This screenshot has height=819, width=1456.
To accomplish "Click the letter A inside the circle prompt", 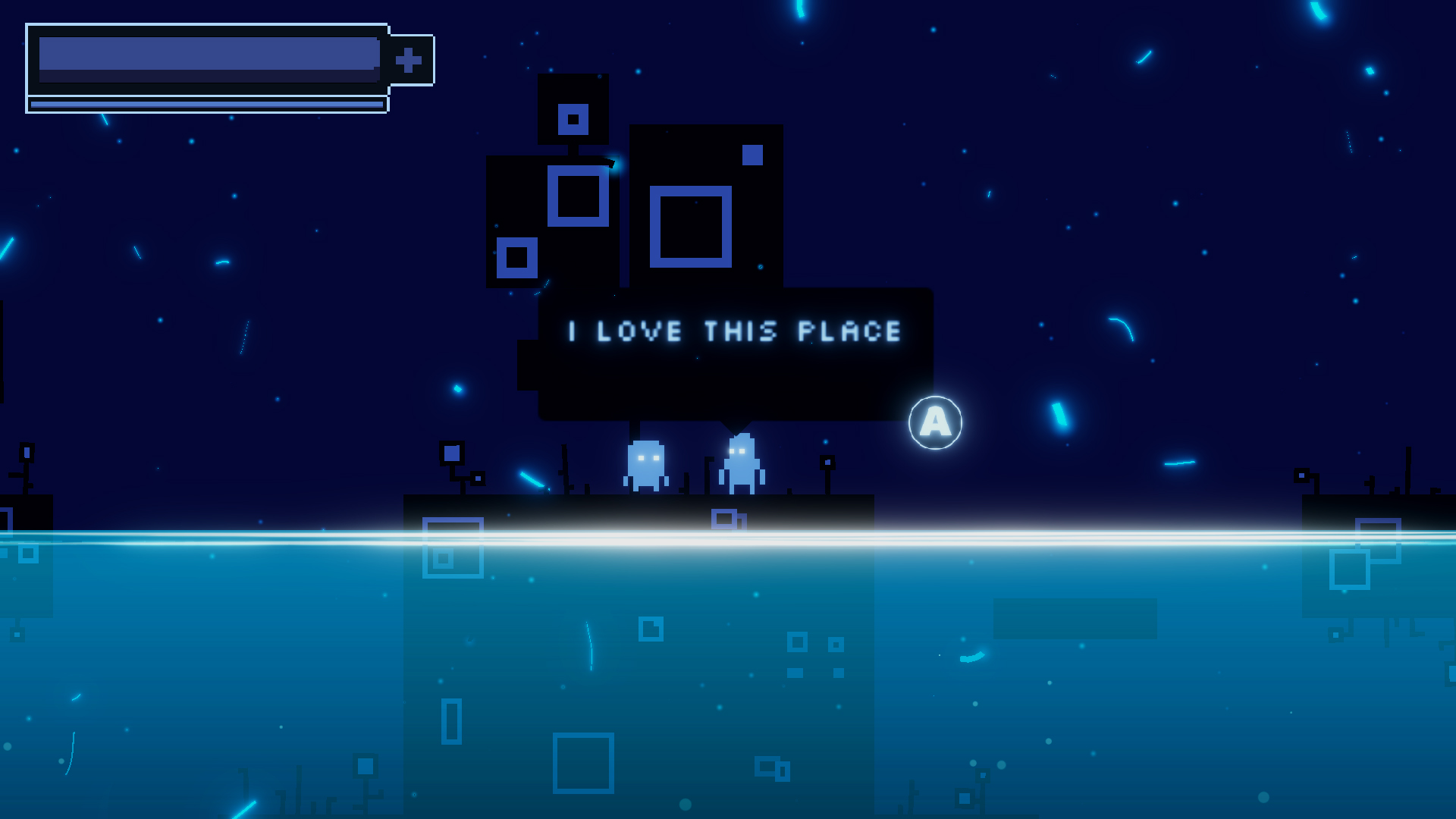I will pyautogui.click(x=936, y=422).
